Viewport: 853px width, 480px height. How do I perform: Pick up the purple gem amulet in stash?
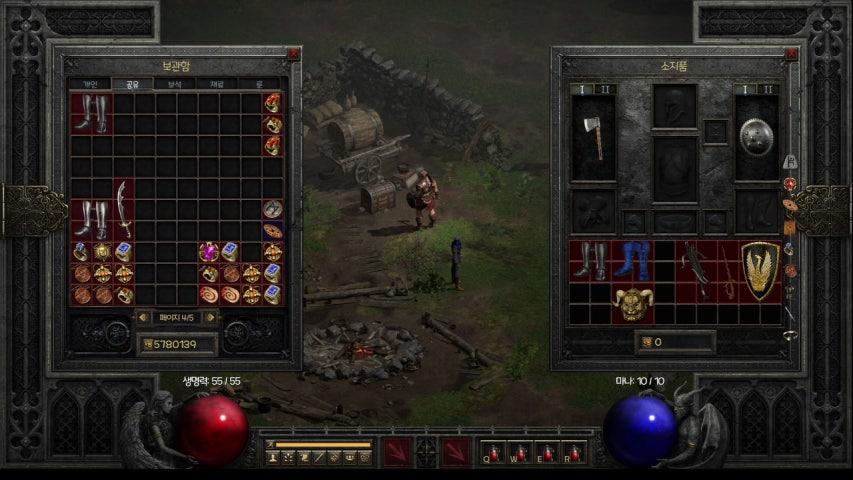tap(209, 252)
